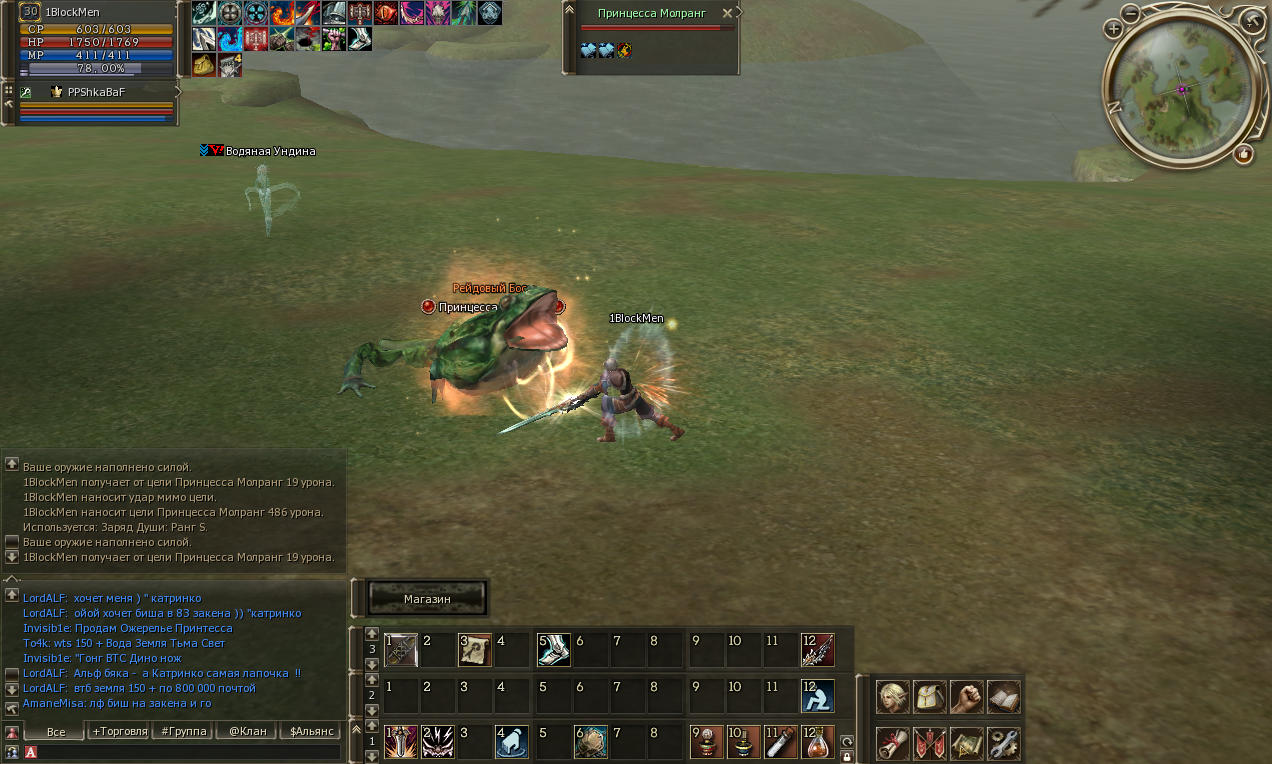Use the orange potion in hotbar slot 12
This screenshot has width=1272, height=764.
[817, 742]
